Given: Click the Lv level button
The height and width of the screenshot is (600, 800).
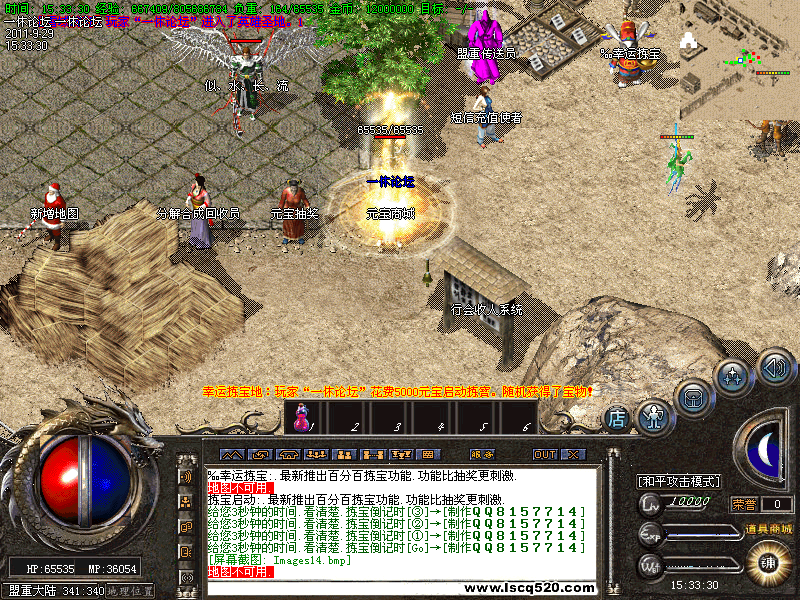Looking at the screenshot, I should 651,504.
